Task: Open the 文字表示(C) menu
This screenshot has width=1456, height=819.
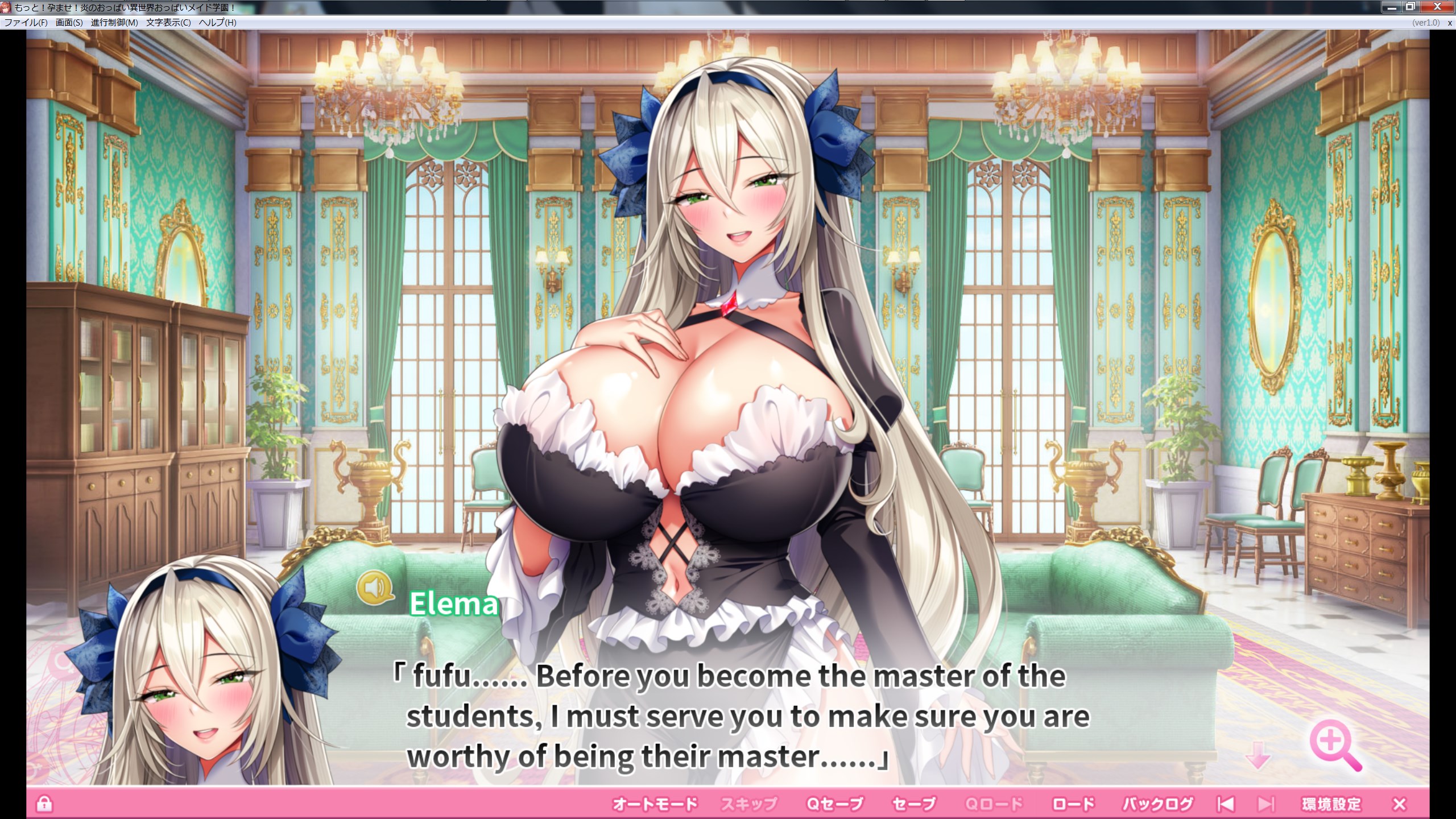Action: (x=168, y=23)
